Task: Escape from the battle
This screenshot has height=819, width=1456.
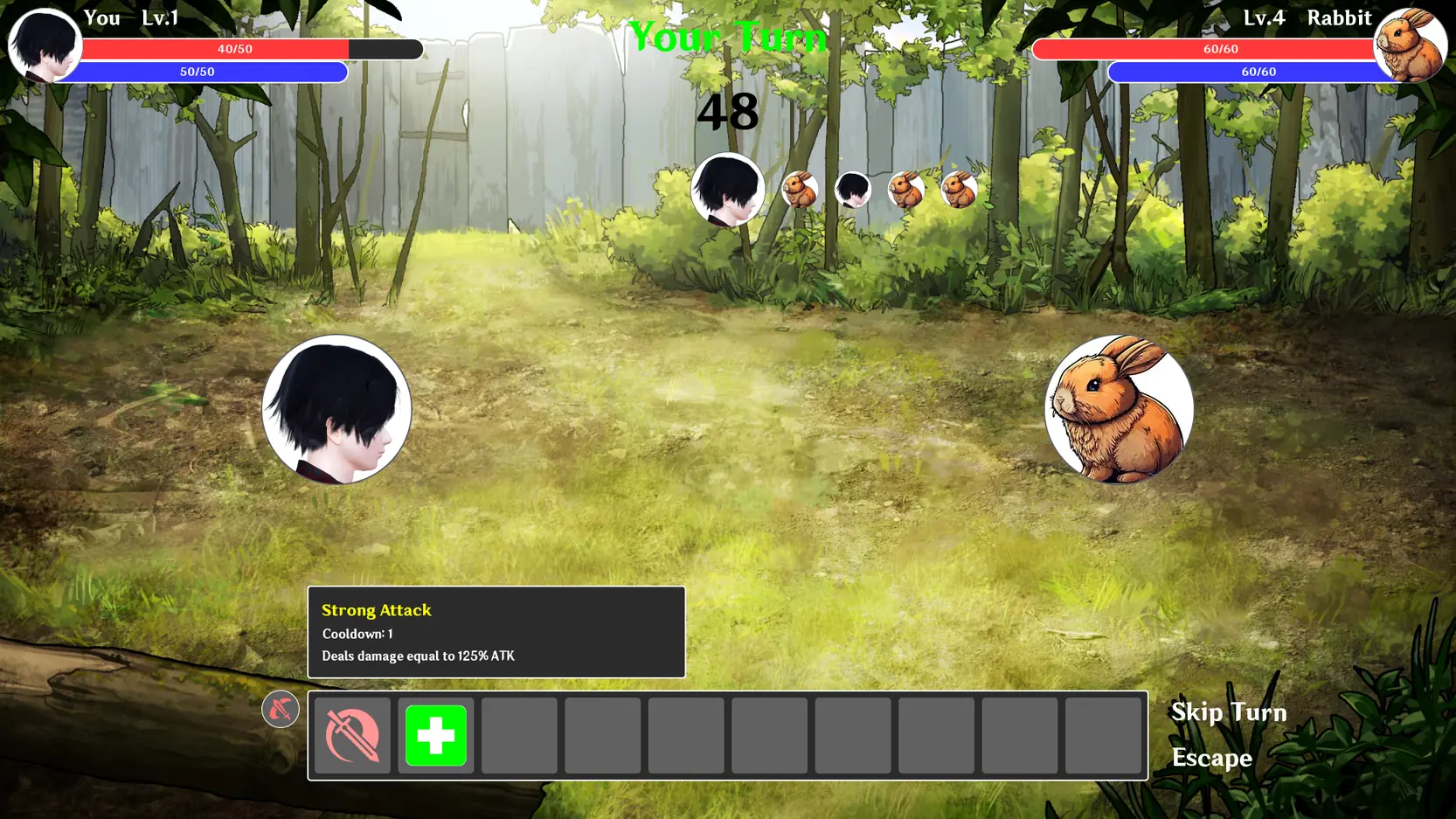Action: tap(1211, 758)
